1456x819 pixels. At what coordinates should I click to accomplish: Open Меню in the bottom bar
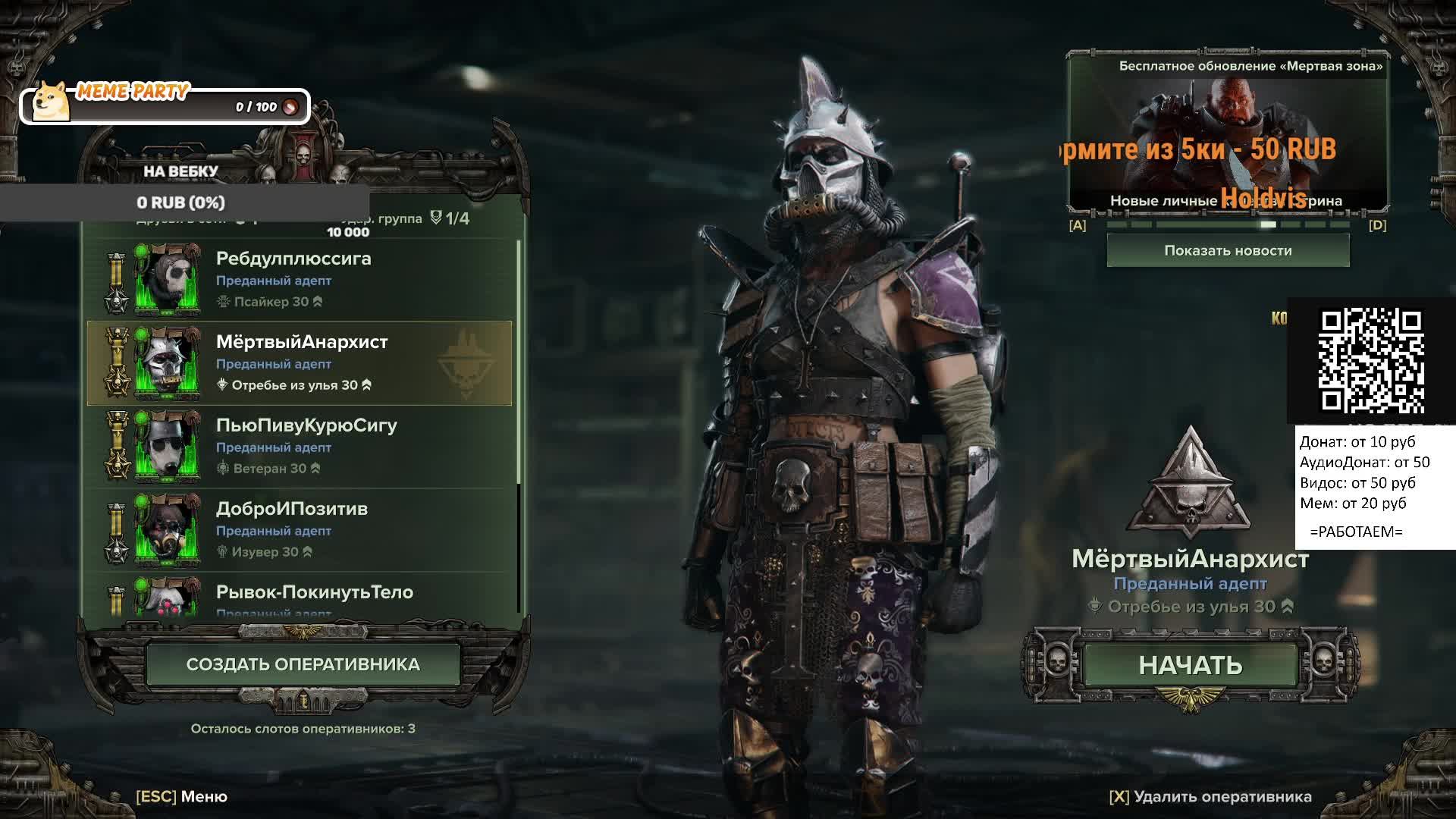[x=182, y=796]
